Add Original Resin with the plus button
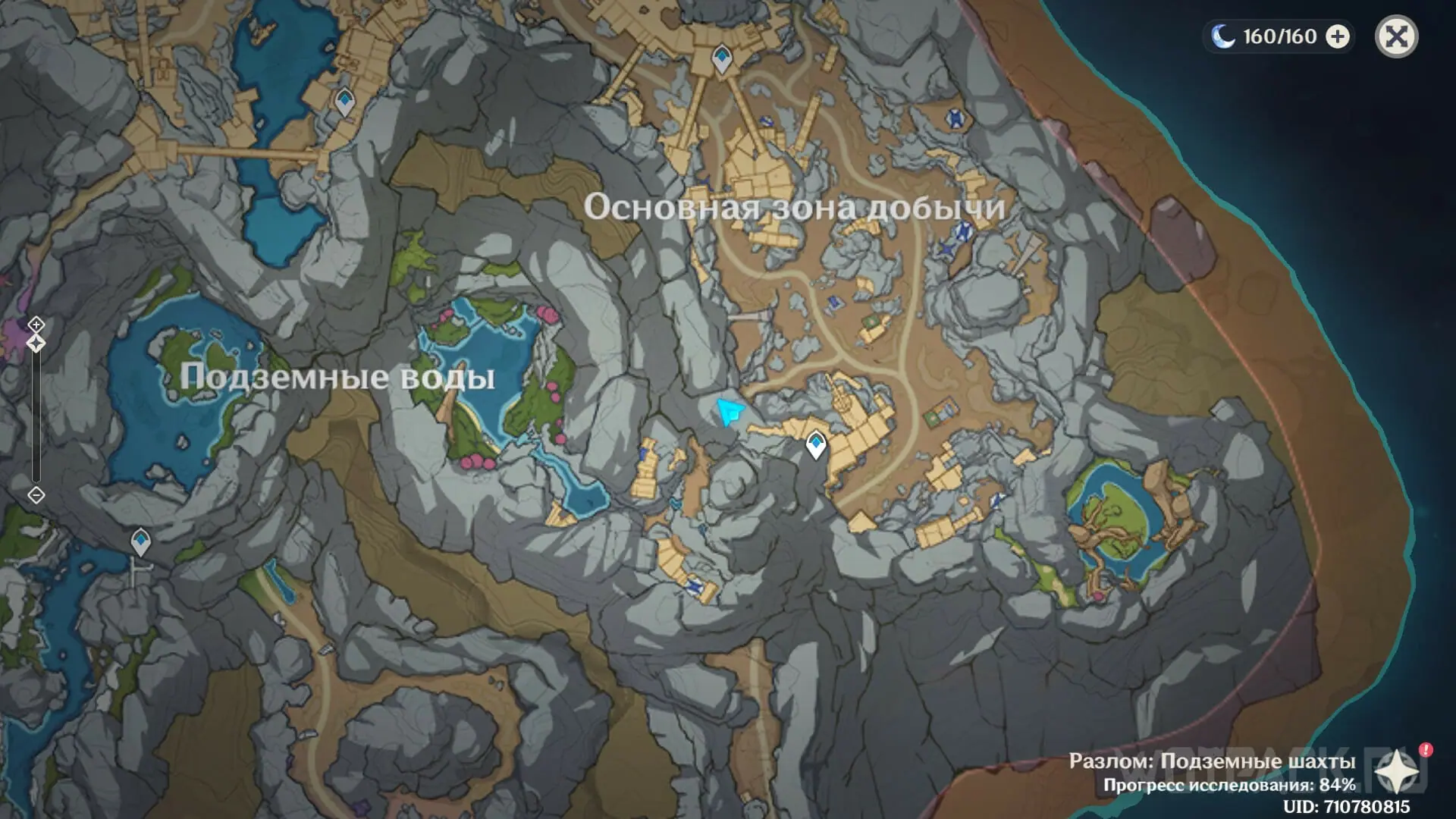This screenshot has width=1456, height=819. point(1338,36)
